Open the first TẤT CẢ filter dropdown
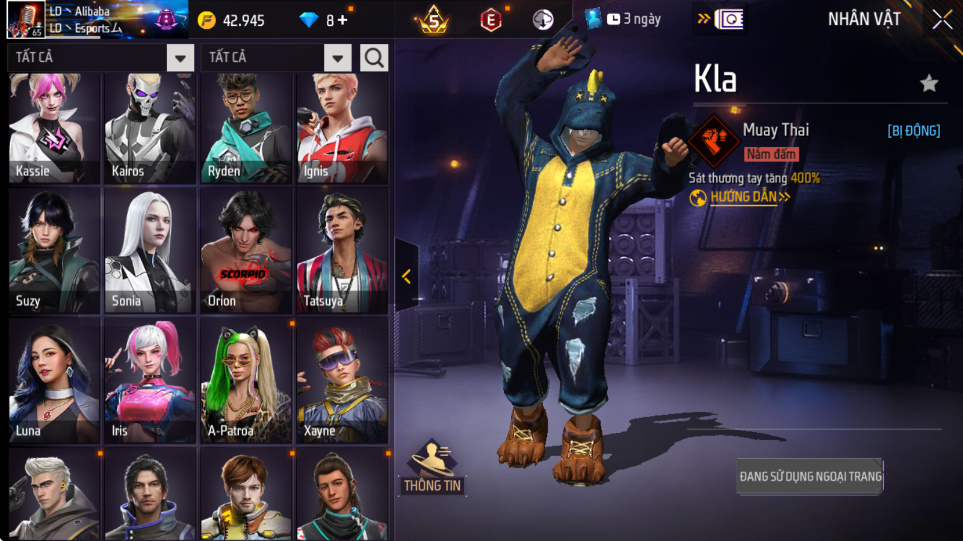963x541 pixels. click(180, 58)
